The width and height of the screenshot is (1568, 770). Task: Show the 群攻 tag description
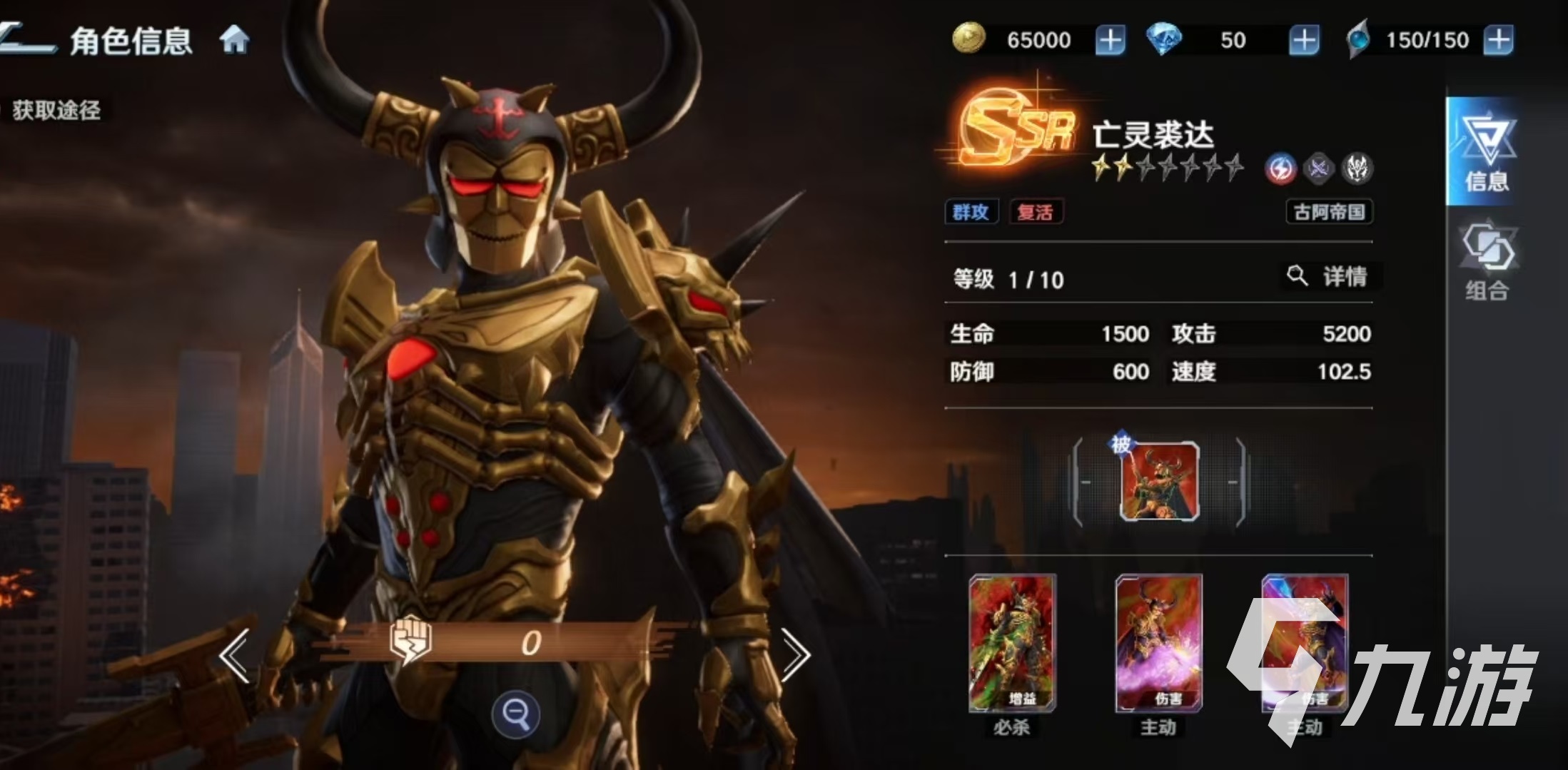(x=971, y=212)
